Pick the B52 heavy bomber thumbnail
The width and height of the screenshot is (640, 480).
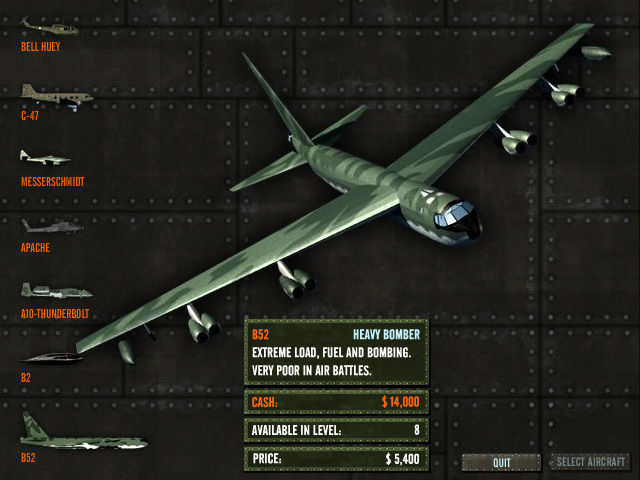pos(82,438)
